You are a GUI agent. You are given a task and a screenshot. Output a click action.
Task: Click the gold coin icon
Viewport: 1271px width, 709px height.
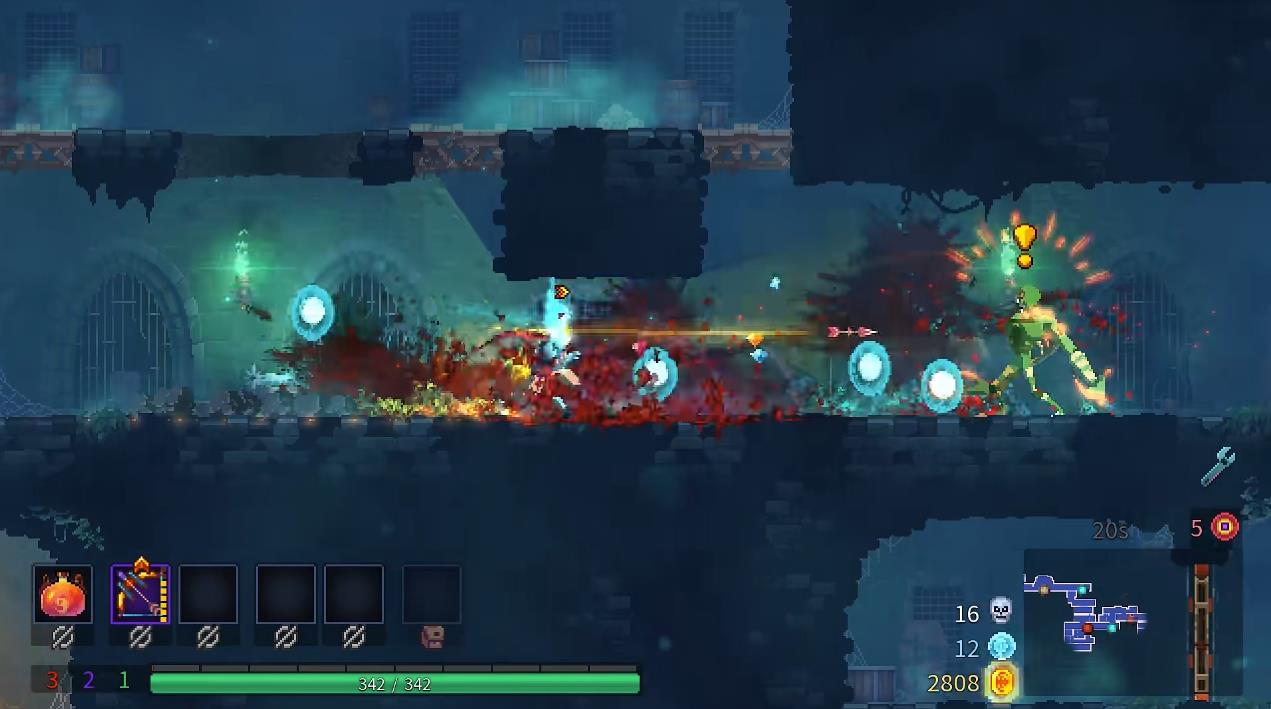pyautogui.click(x=1001, y=682)
